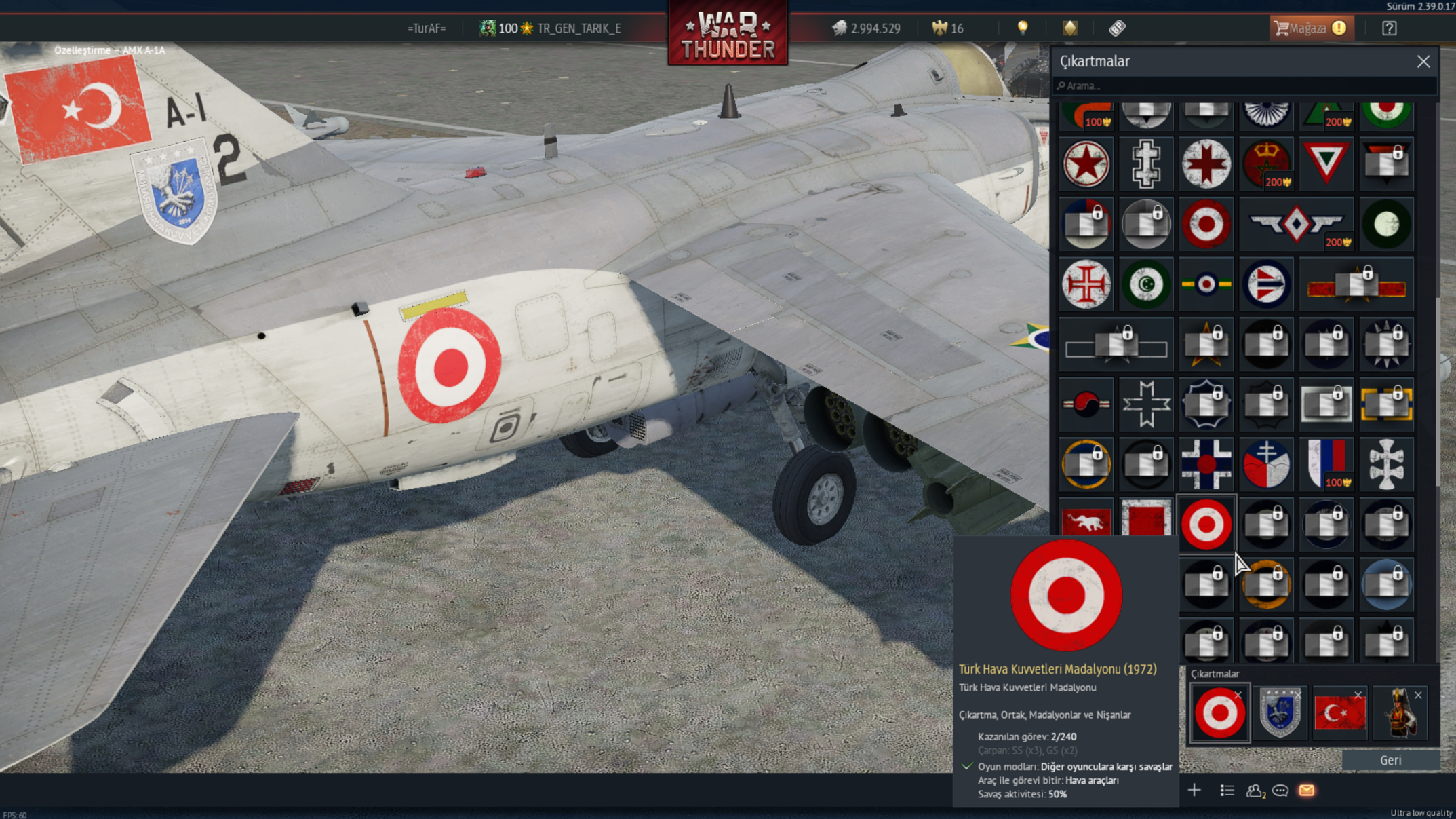This screenshot has width=1456, height=819.
Task: Open the squad contacts icon
Action: tap(1254, 791)
